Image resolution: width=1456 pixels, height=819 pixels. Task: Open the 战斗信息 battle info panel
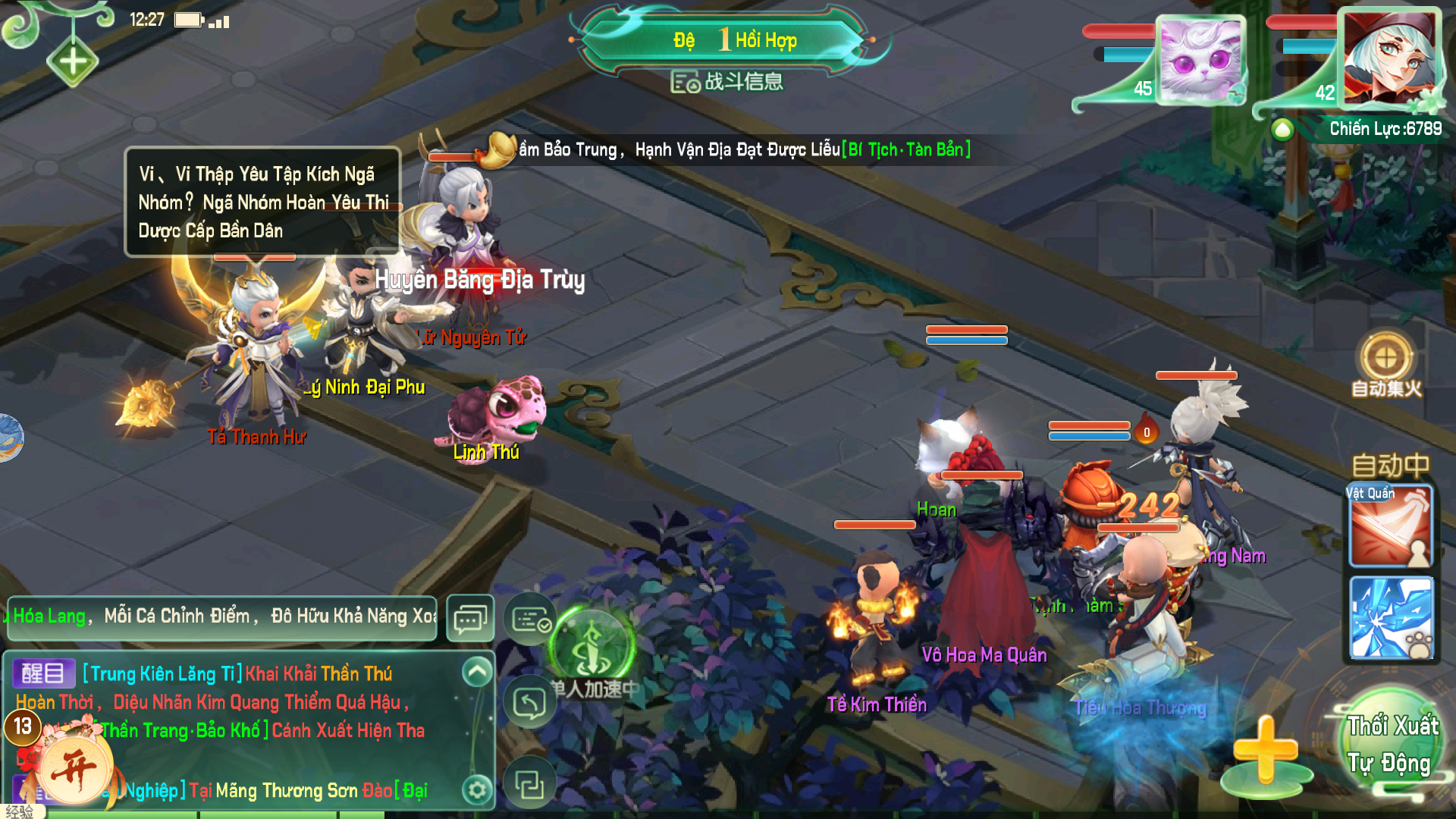[x=726, y=82]
